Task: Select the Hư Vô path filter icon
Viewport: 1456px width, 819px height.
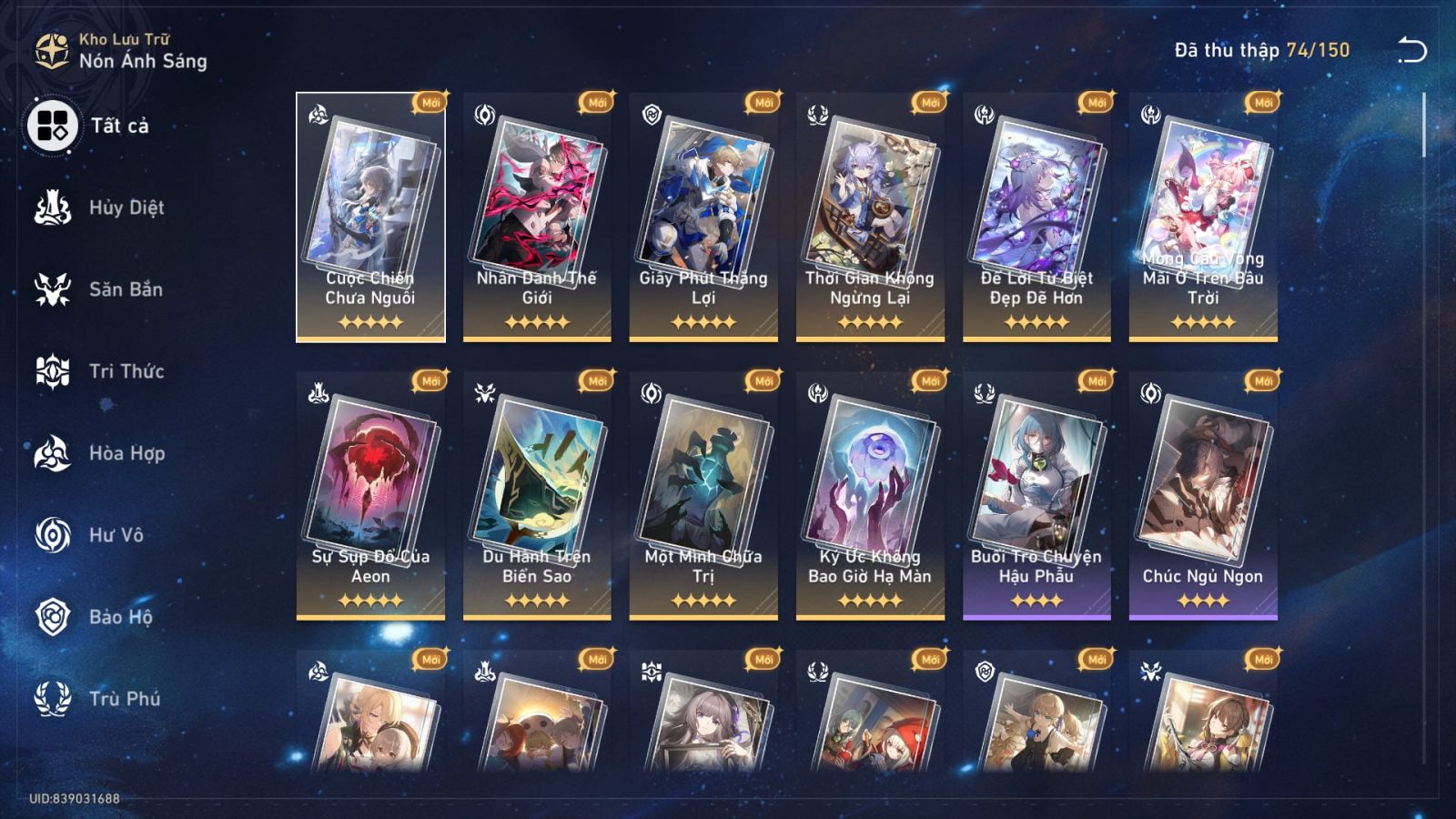Action: point(53,535)
